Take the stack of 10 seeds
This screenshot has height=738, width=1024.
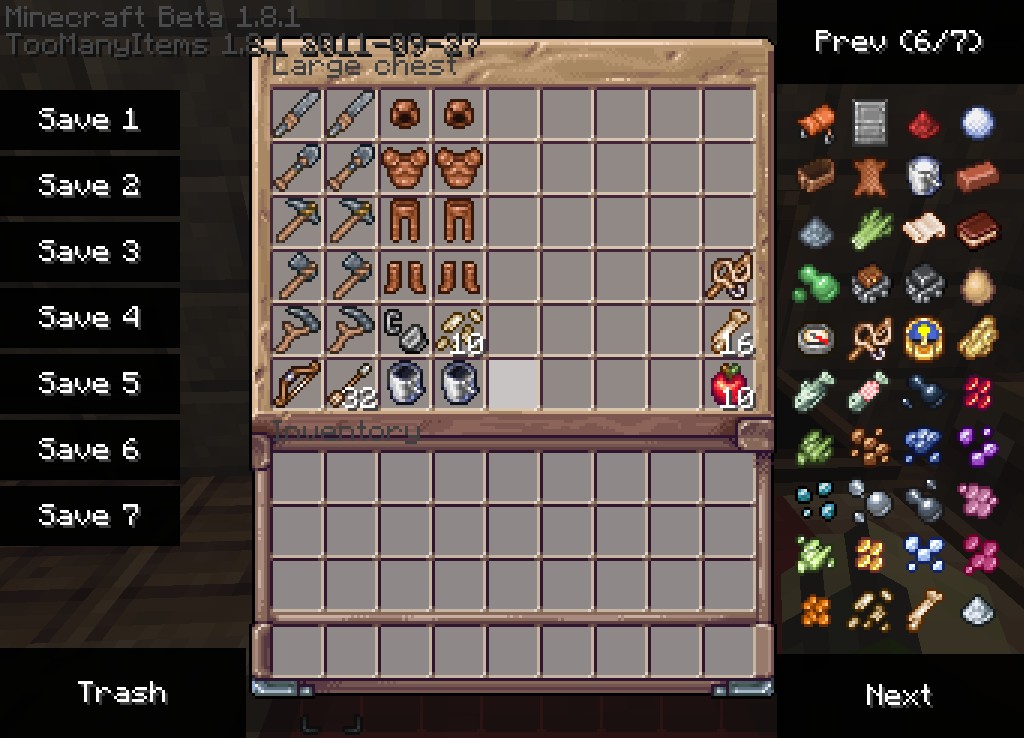[x=459, y=329]
